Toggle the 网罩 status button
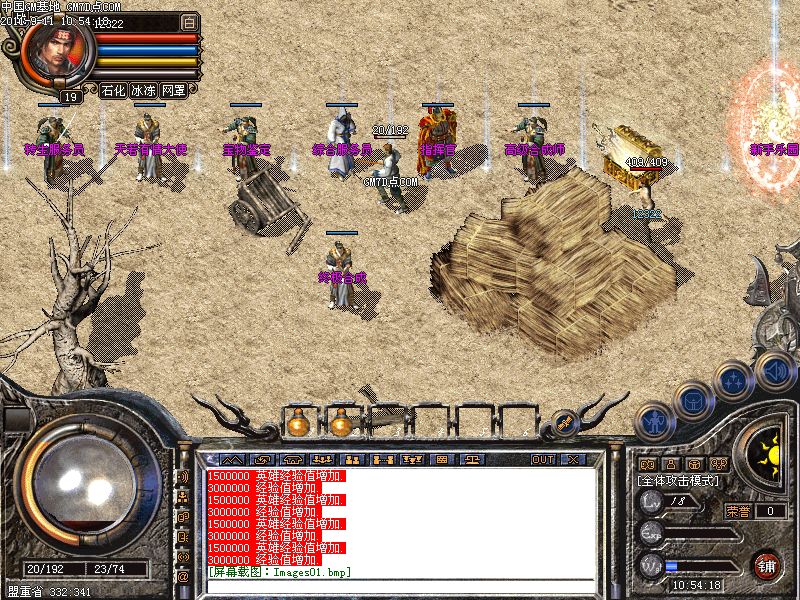Image resolution: width=800 pixels, height=600 pixels. (173, 90)
